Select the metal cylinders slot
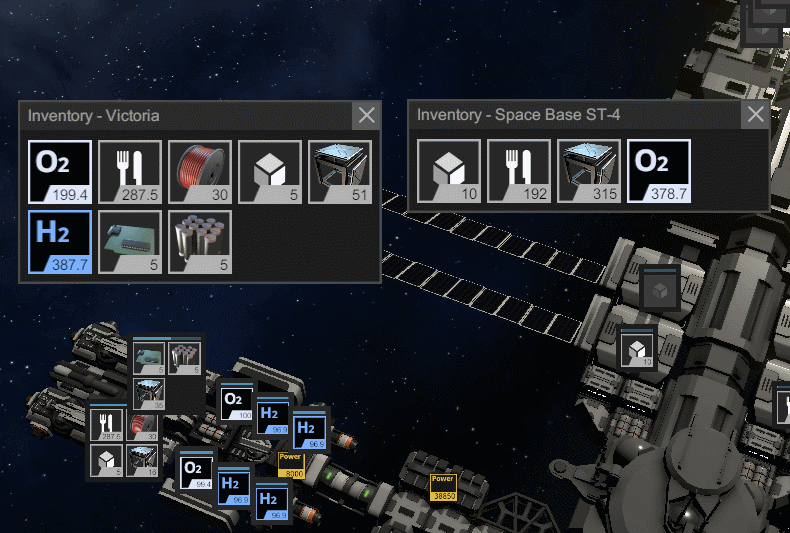Screen dimensions: 790x533 click(x=200, y=242)
